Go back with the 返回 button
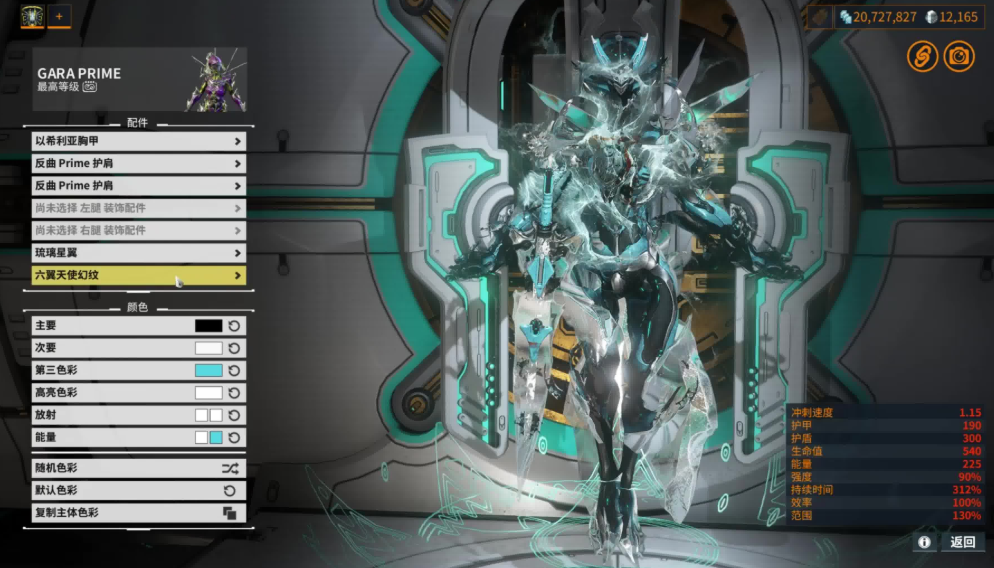Image resolution: width=994 pixels, height=568 pixels. point(962,542)
